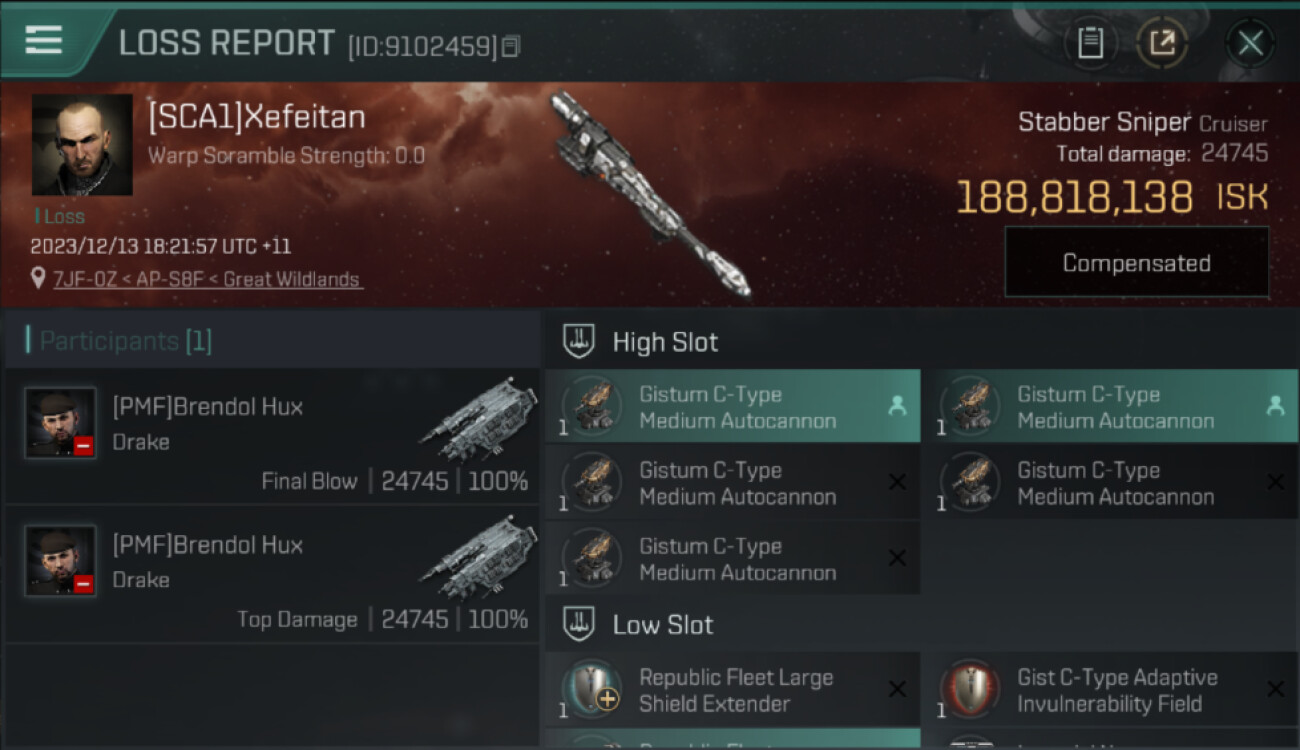
Task: Select the Republic Fleet Large Shield Extender
Action: click(x=732, y=690)
